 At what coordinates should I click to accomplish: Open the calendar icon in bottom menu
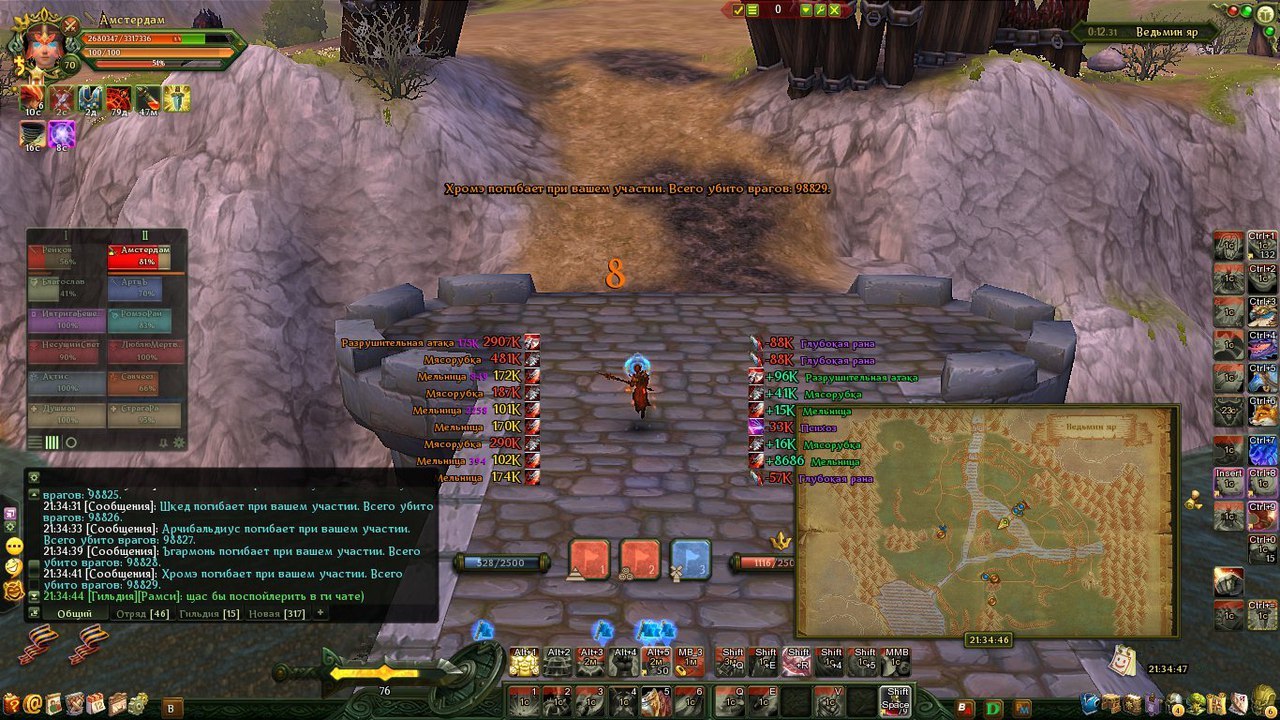click(95, 703)
